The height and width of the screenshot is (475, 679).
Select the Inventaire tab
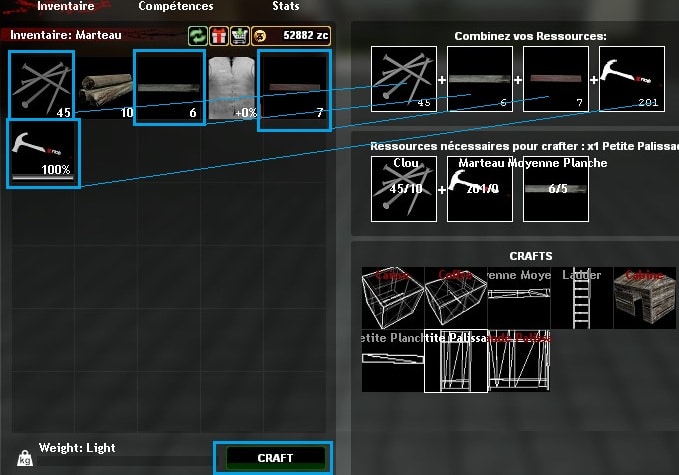(x=66, y=7)
